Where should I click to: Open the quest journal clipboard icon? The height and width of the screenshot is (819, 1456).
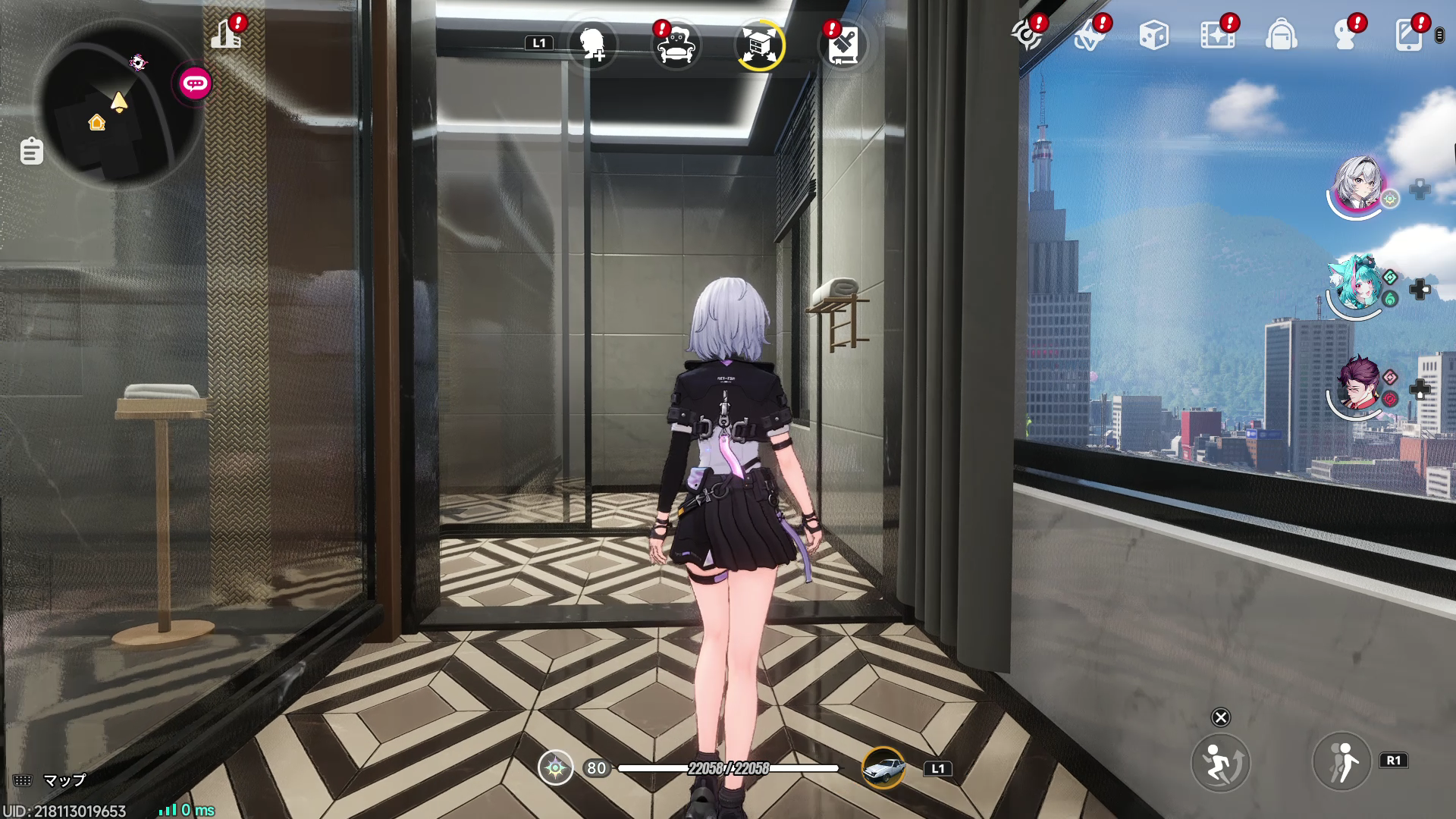tap(30, 152)
